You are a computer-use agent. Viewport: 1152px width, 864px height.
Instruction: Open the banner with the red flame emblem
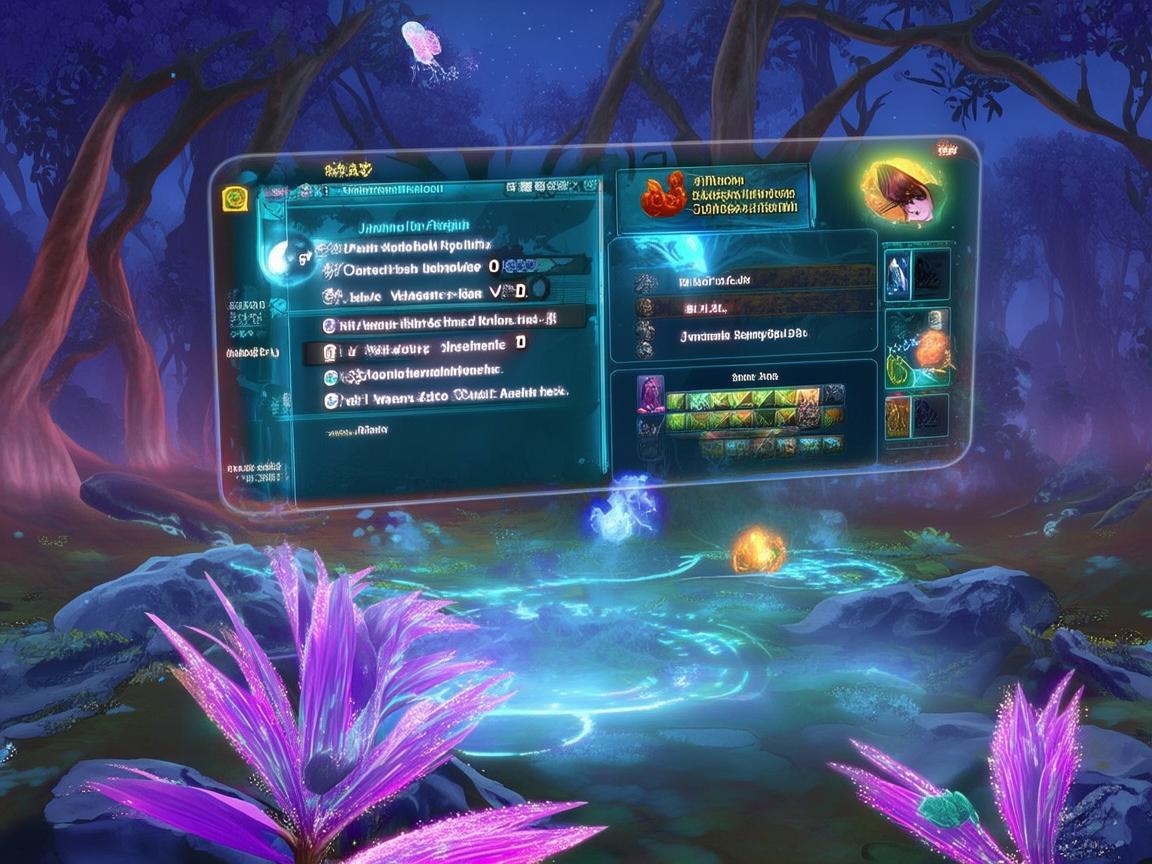point(711,193)
